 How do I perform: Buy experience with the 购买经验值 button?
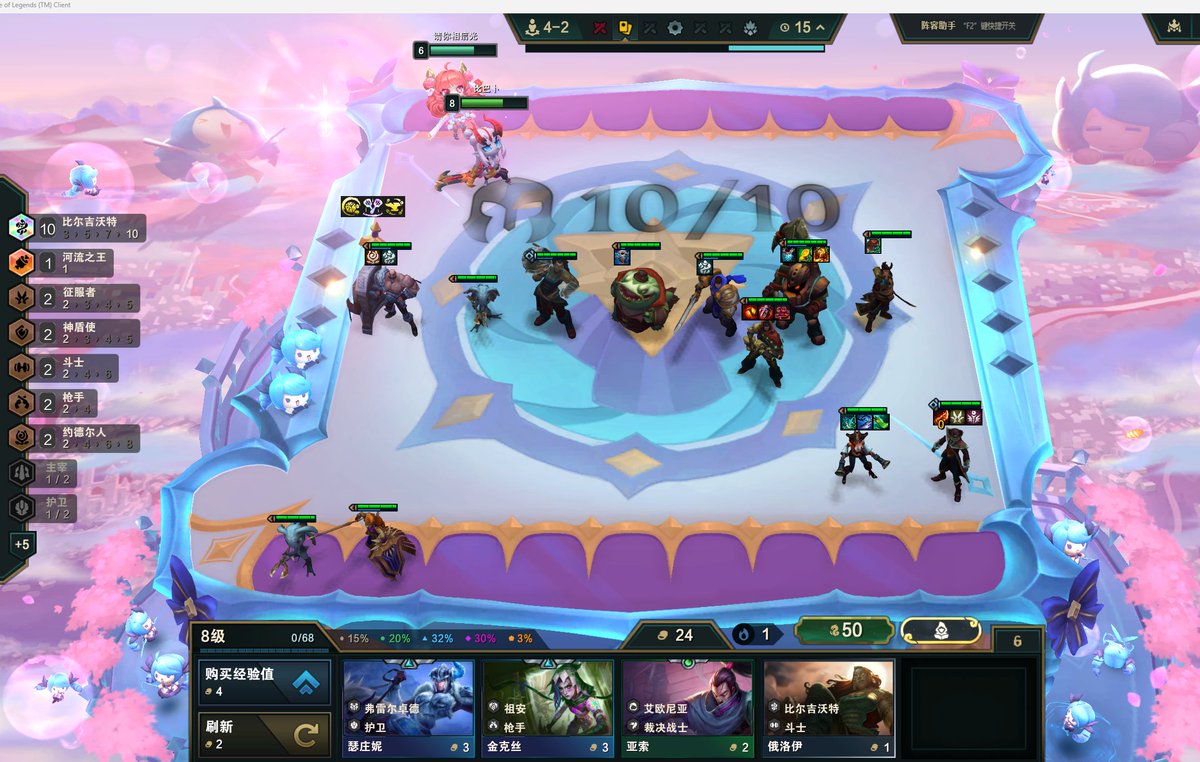click(x=264, y=680)
